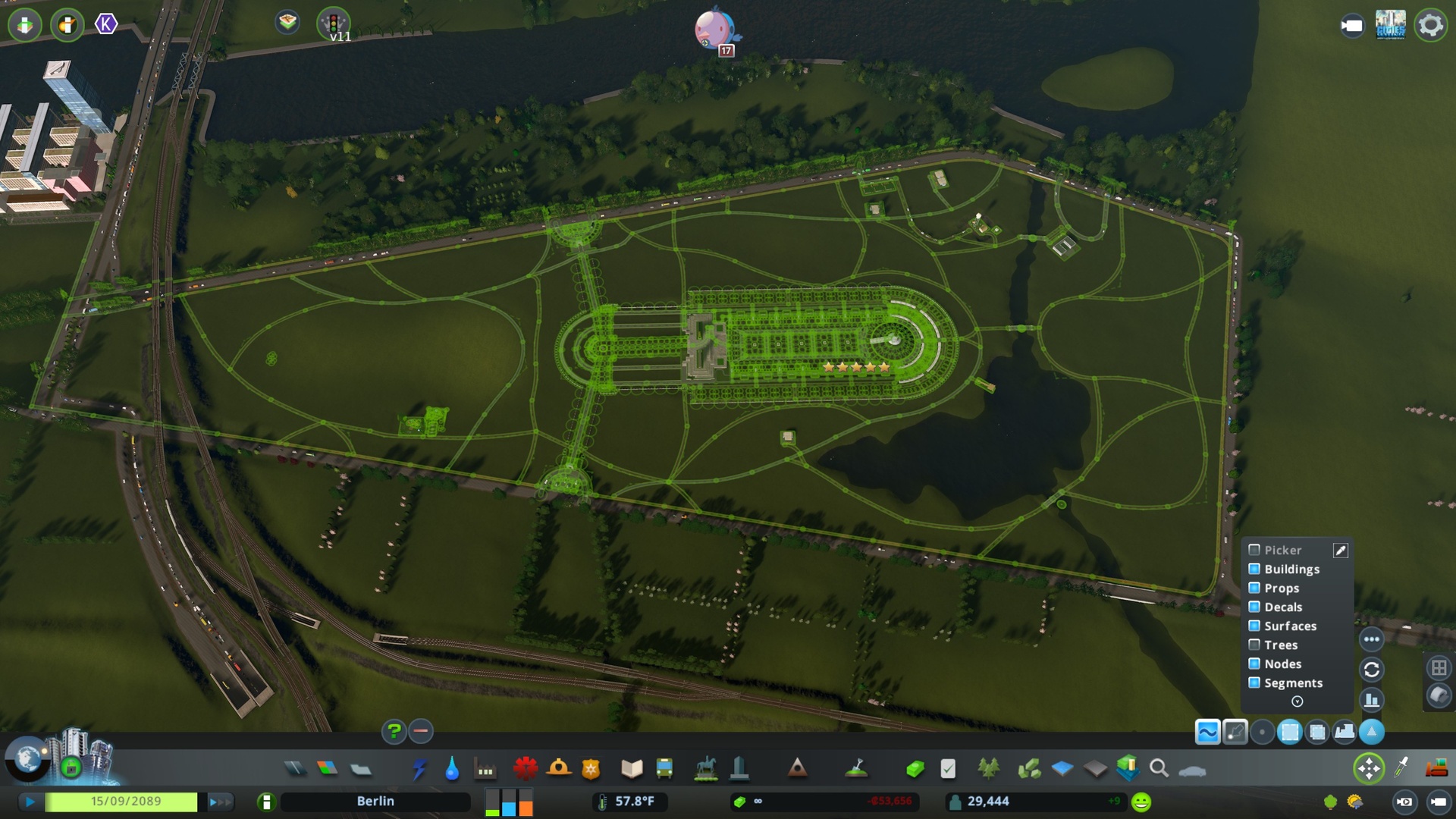Activate the Picker eyedropper tool

(1341, 550)
